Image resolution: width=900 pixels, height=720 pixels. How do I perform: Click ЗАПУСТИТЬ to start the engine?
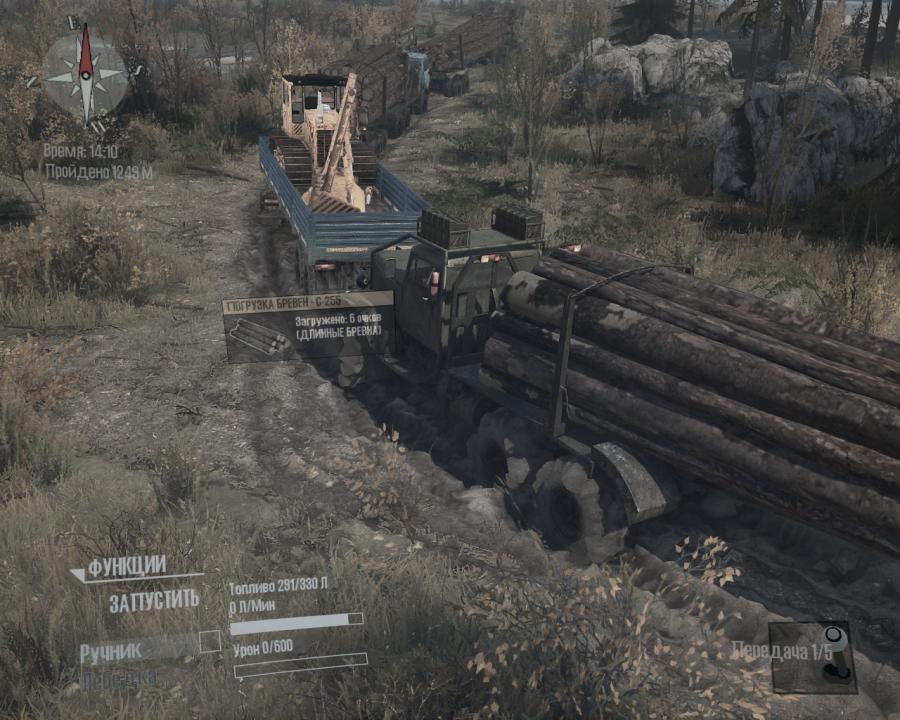(x=154, y=601)
